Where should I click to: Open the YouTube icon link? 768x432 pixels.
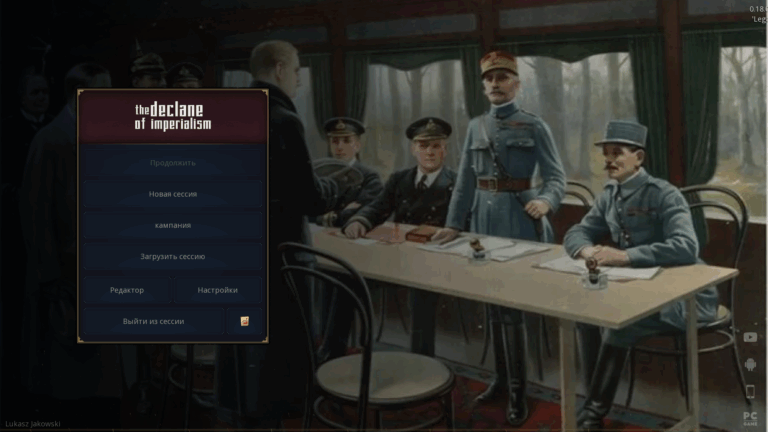(750, 337)
